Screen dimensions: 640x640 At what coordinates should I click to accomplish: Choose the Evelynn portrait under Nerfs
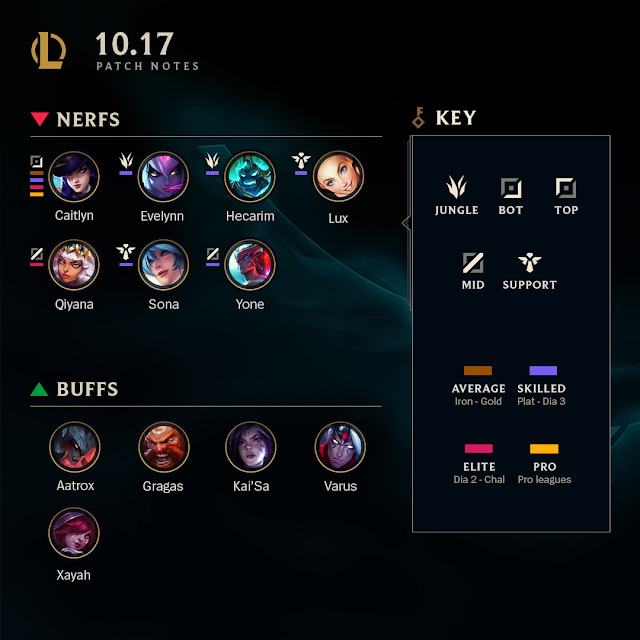tap(163, 177)
